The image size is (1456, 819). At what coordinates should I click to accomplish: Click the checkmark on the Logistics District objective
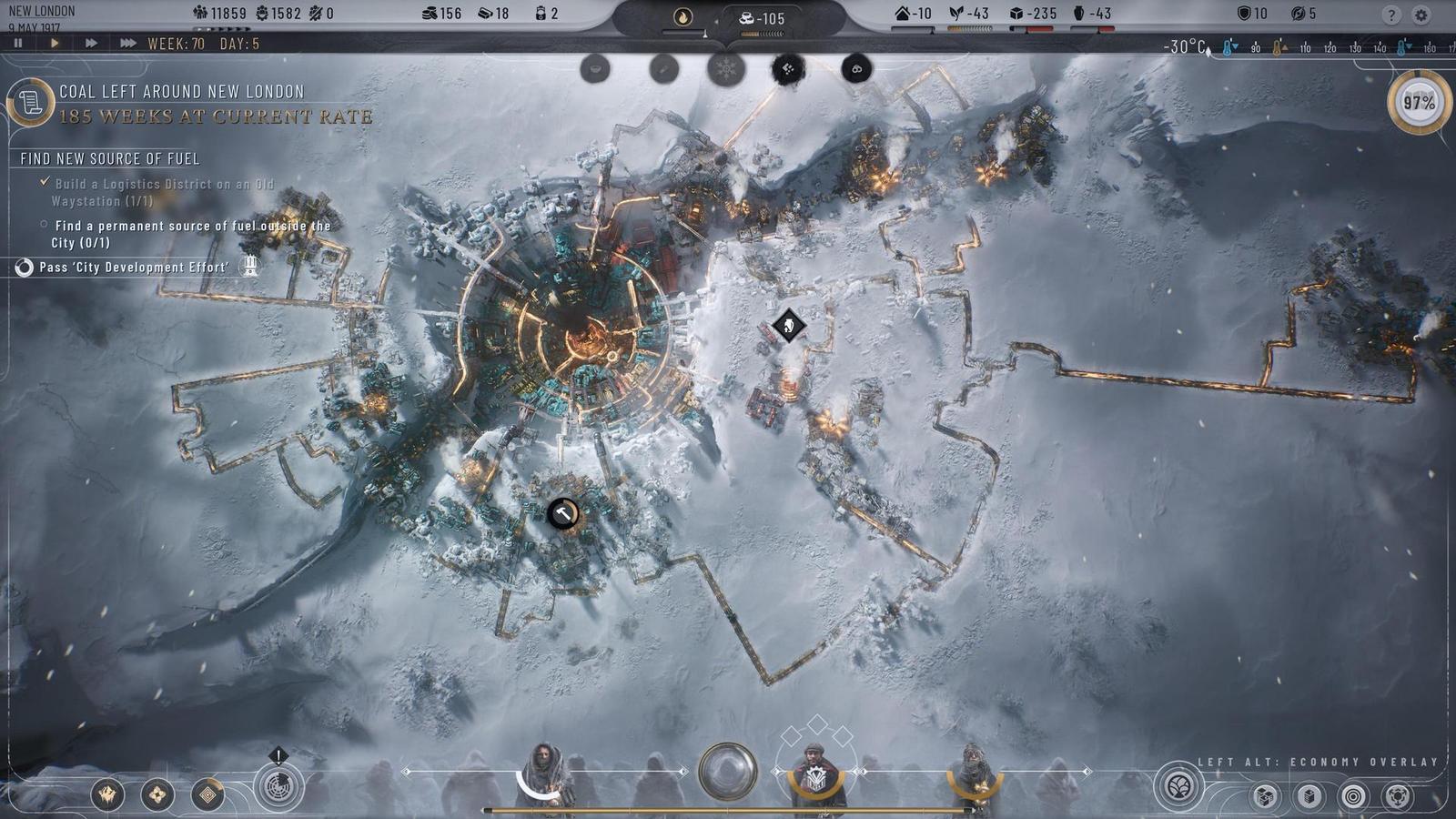tap(45, 182)
